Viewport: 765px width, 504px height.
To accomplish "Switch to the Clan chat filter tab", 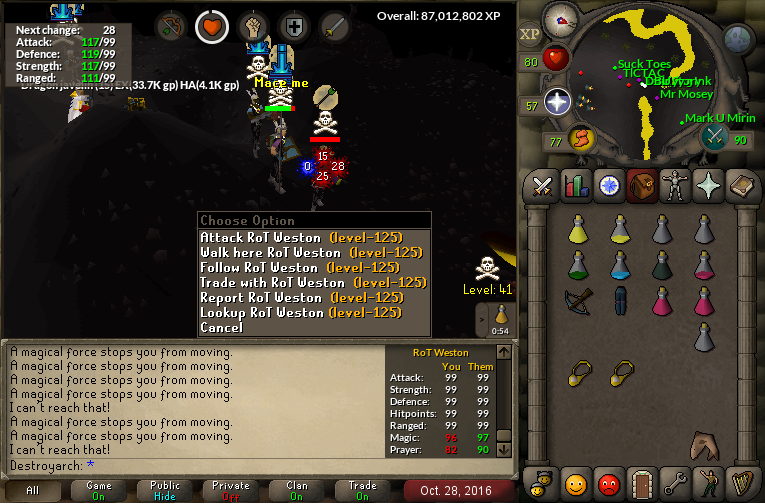I will coord(297,491).
